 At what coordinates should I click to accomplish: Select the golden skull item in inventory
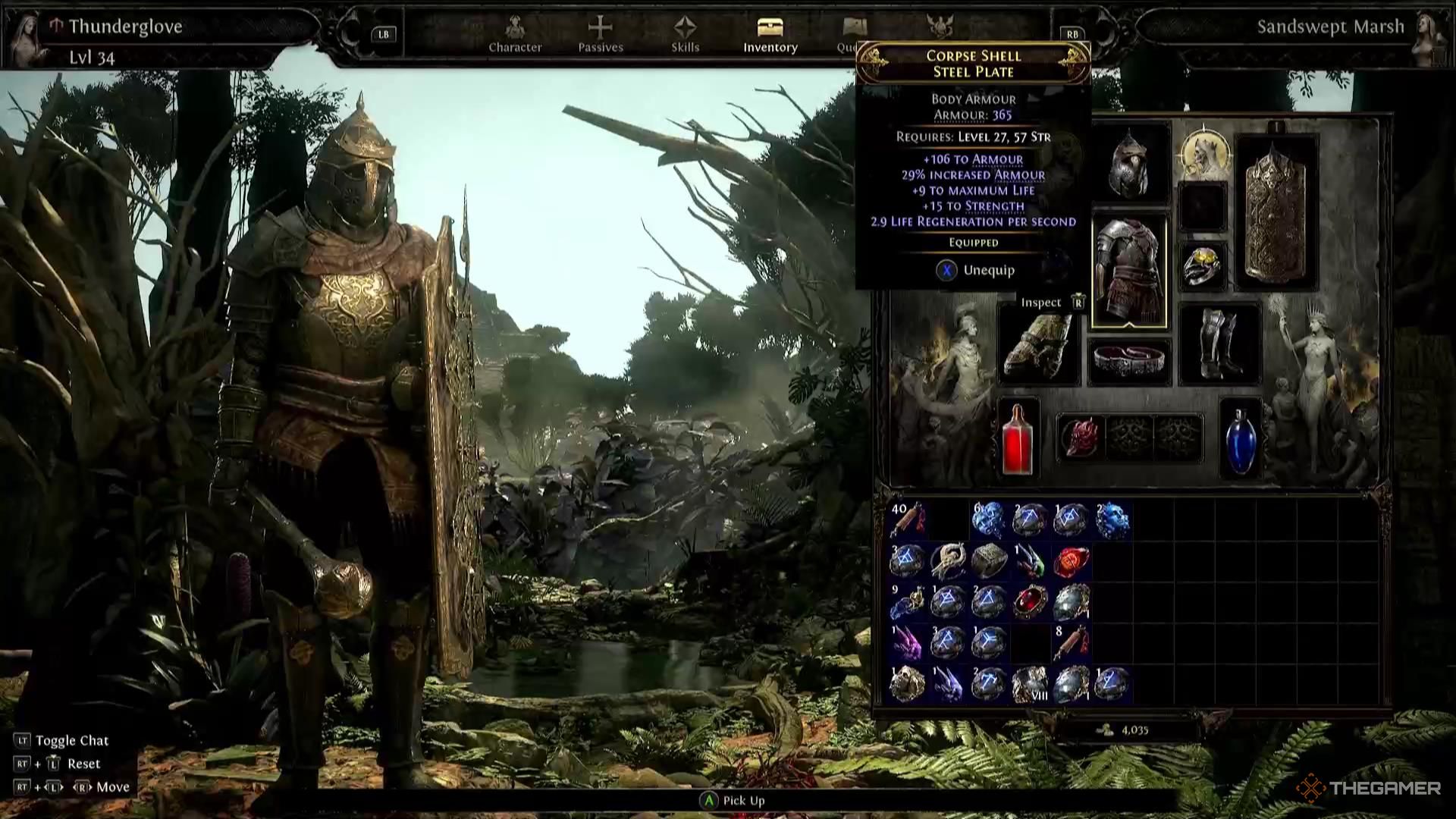(x=907, y=683)
